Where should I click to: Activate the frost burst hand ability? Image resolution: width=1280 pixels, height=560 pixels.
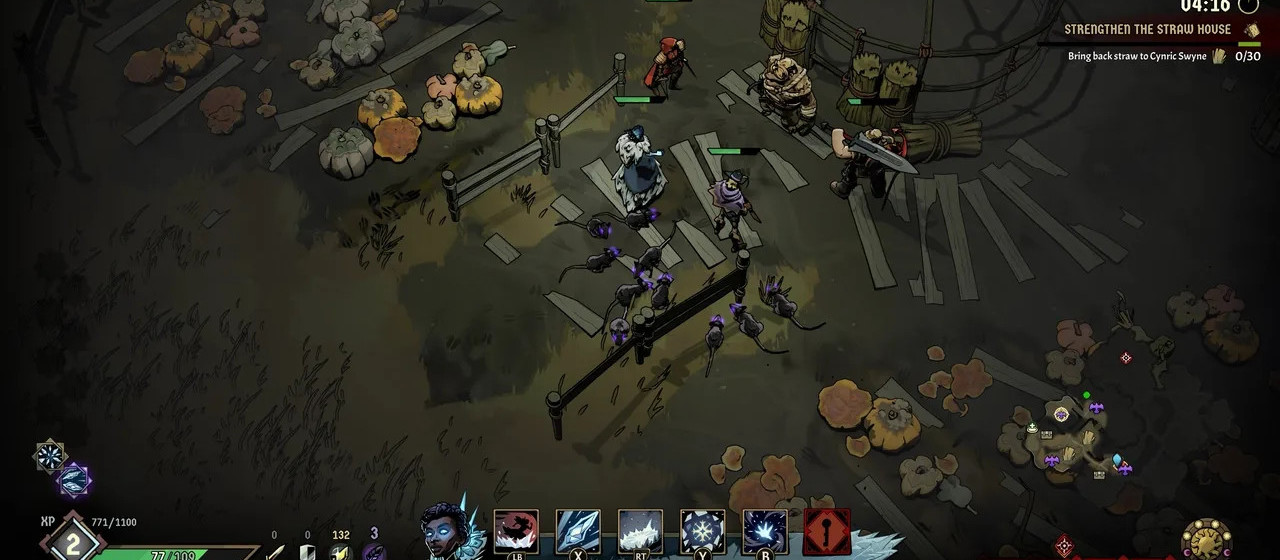pyautogui.click(x=764, y=531)
